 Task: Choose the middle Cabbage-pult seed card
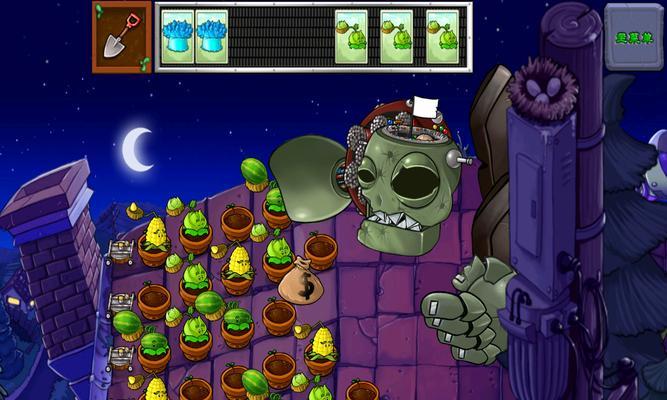396,37
